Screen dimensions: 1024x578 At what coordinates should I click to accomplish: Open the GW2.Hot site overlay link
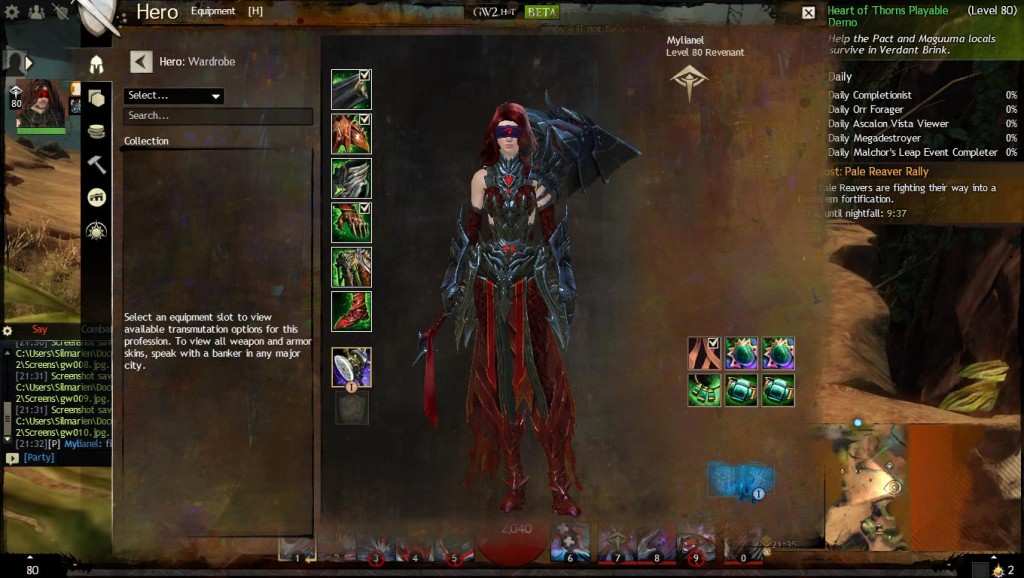tap(493, 13)
